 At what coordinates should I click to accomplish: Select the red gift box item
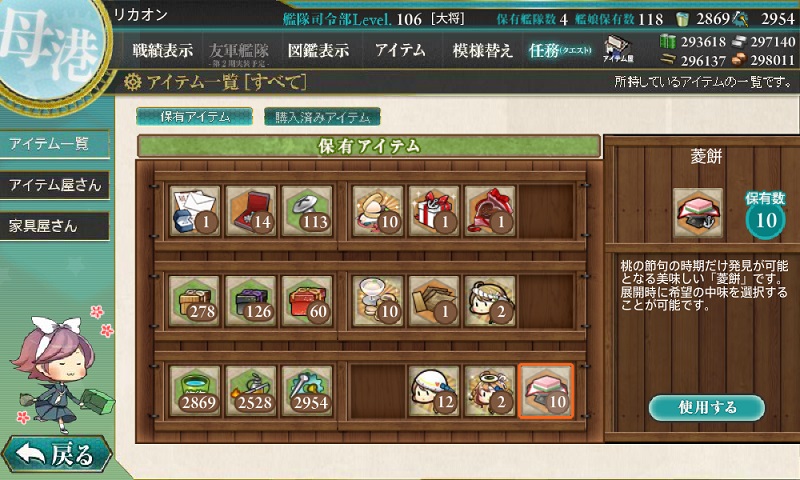(x=434, y=211)
